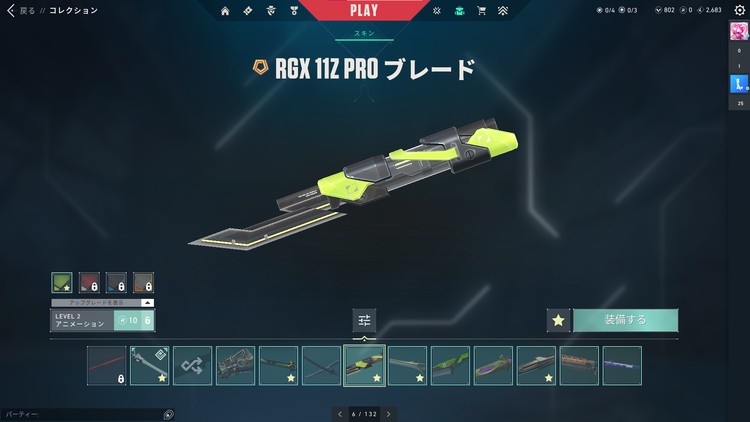Click the party chat input field

pyautogui.click(x=80, y=414)
